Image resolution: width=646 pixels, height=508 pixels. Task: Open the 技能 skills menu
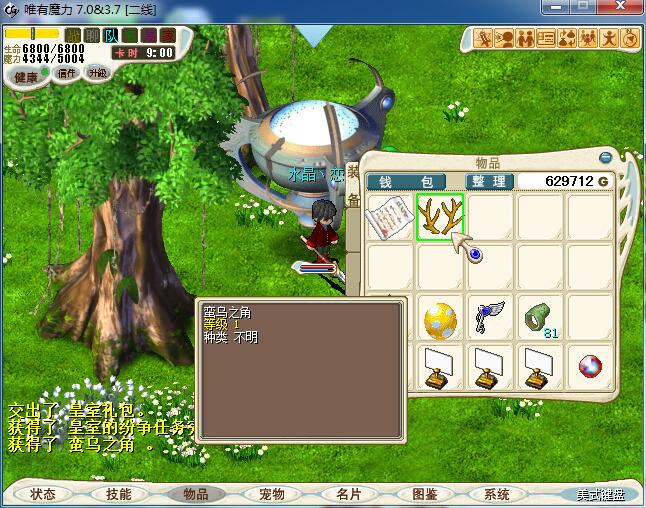coord(119,494)
